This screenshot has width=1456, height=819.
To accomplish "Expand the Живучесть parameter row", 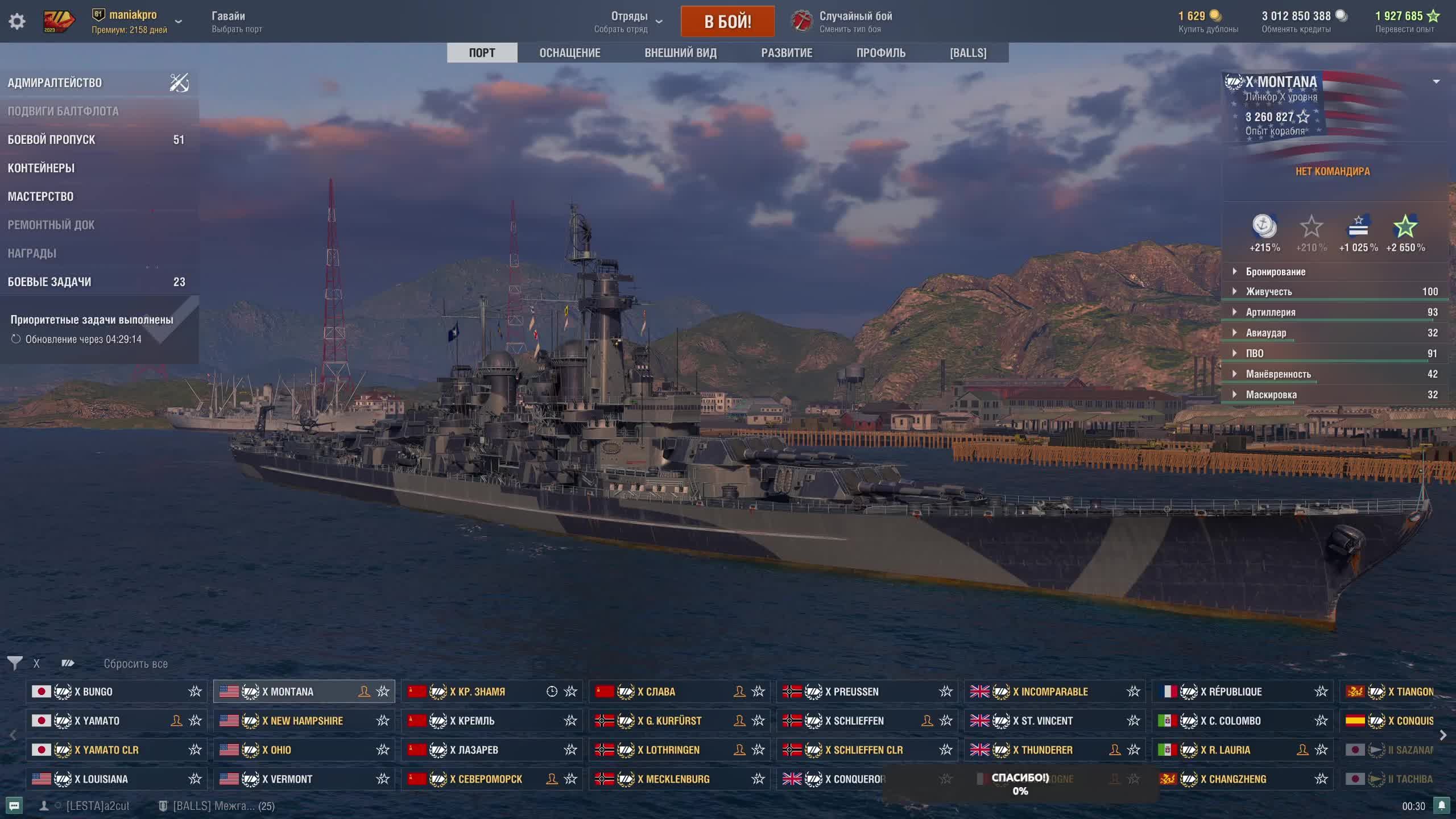I will click(x=1269, y=292).
